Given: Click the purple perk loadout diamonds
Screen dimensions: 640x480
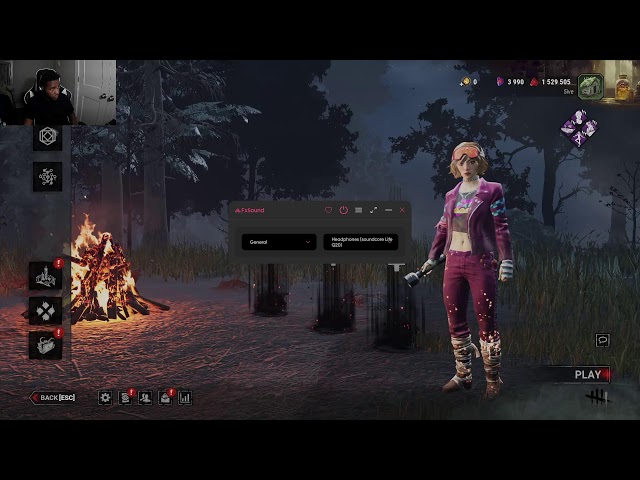Looking at the screenshot, I should tap(578, 127).
